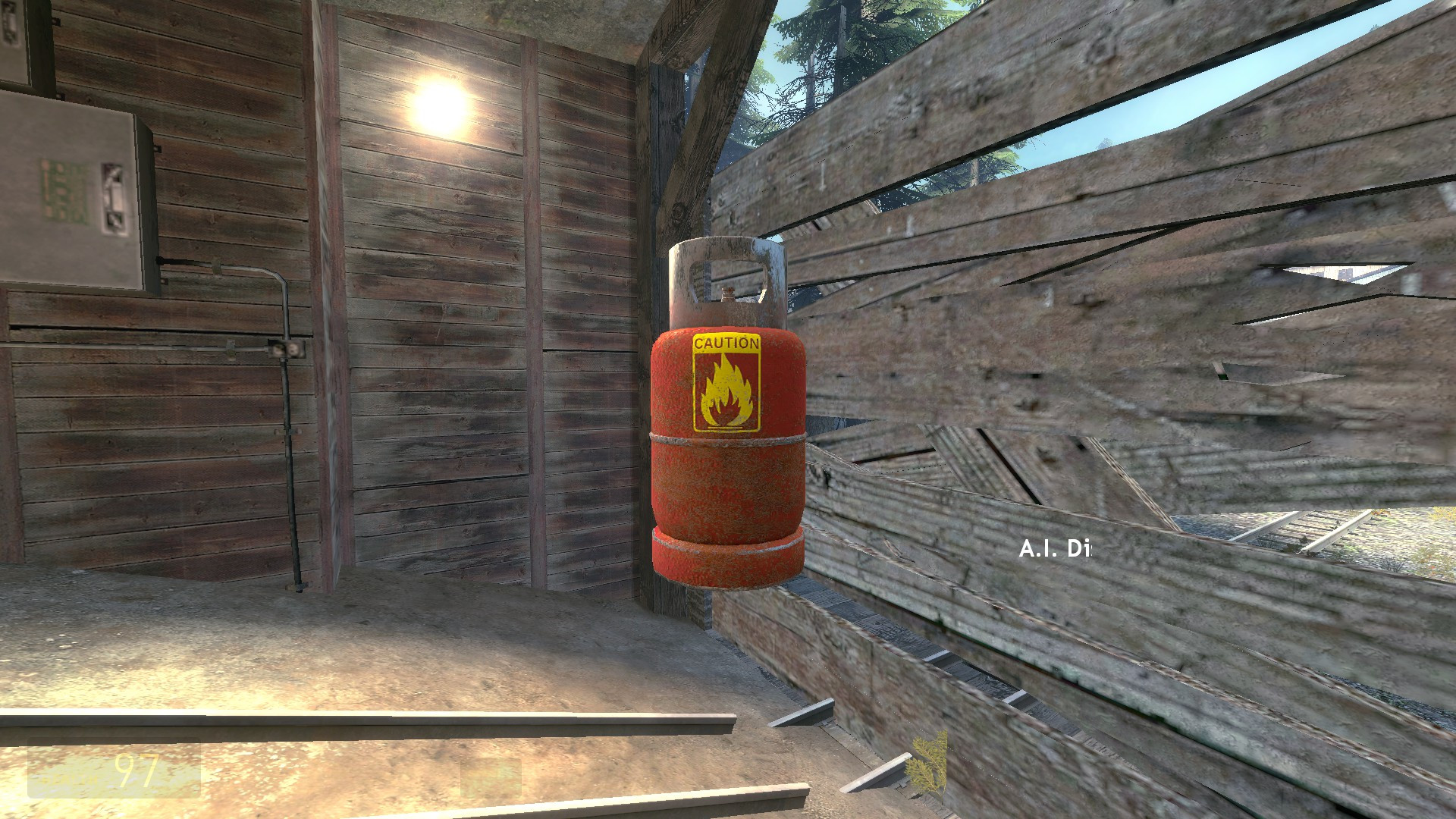Toggle the light switch on the left wall panel
This screenshot has width=1456, height=819.
tap(112, 196)
